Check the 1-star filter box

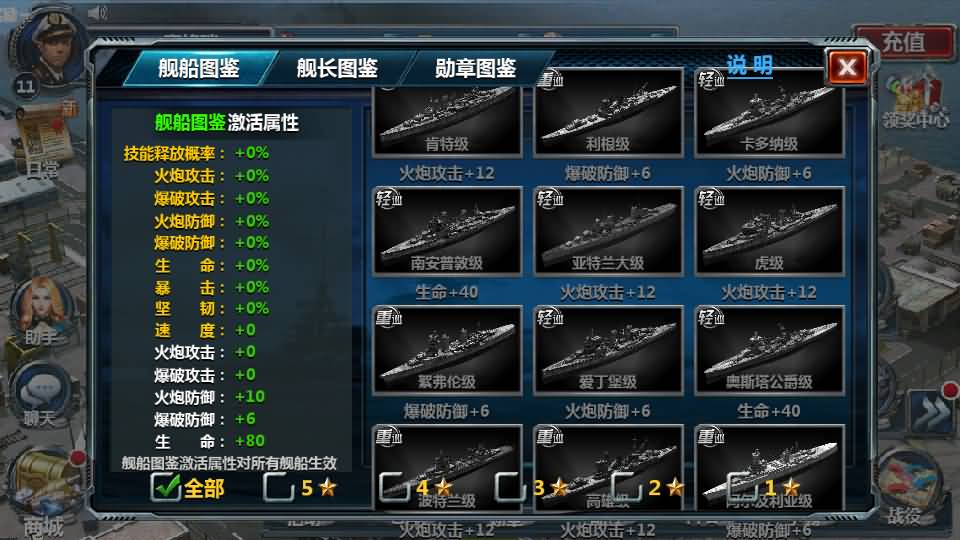pos(741,487)
